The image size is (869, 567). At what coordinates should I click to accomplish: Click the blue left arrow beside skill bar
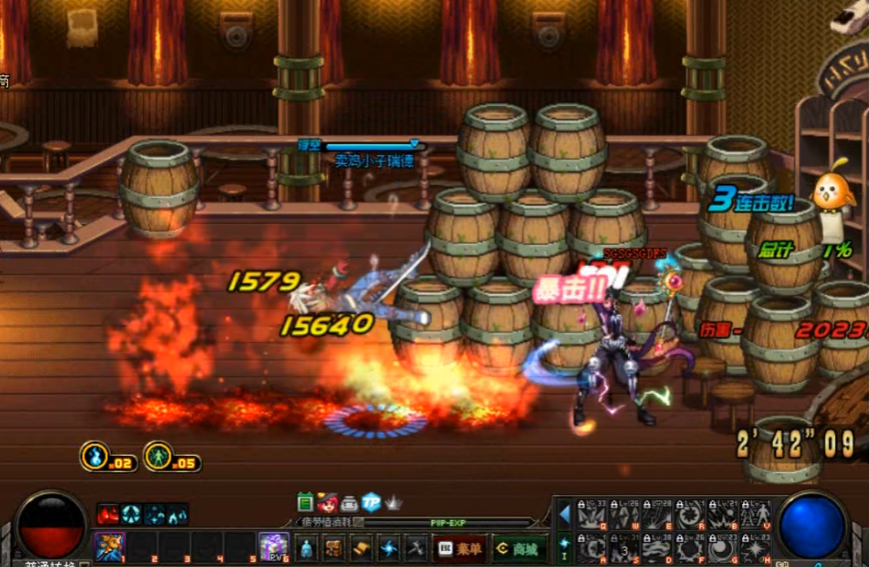pos(564,514)
